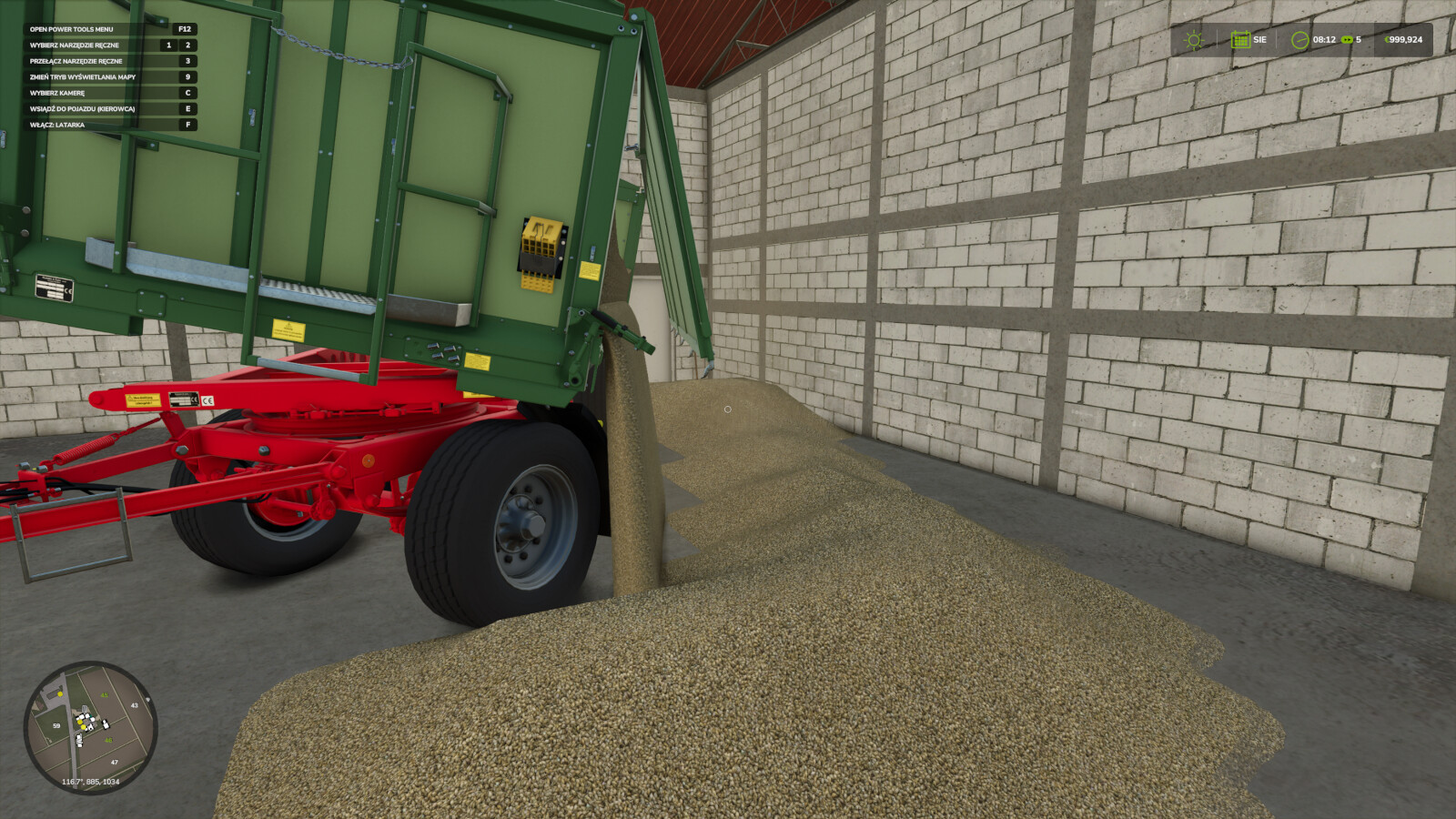Click the clock icon next to 08:12
1456x819 pixels.
pyautogui.click(x=1299, y=40)
